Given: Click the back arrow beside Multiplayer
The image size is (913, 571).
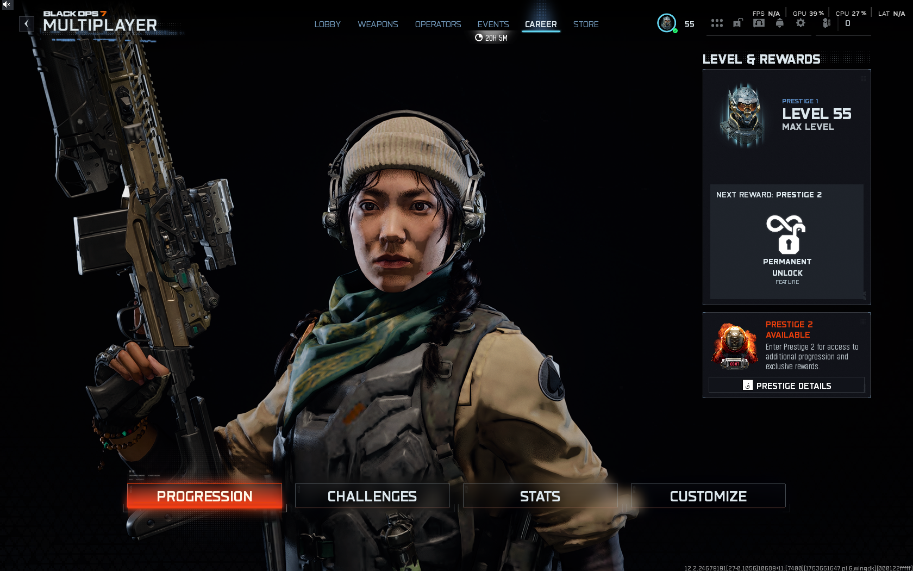Looking at the screenshot, I should click(26, 24).
